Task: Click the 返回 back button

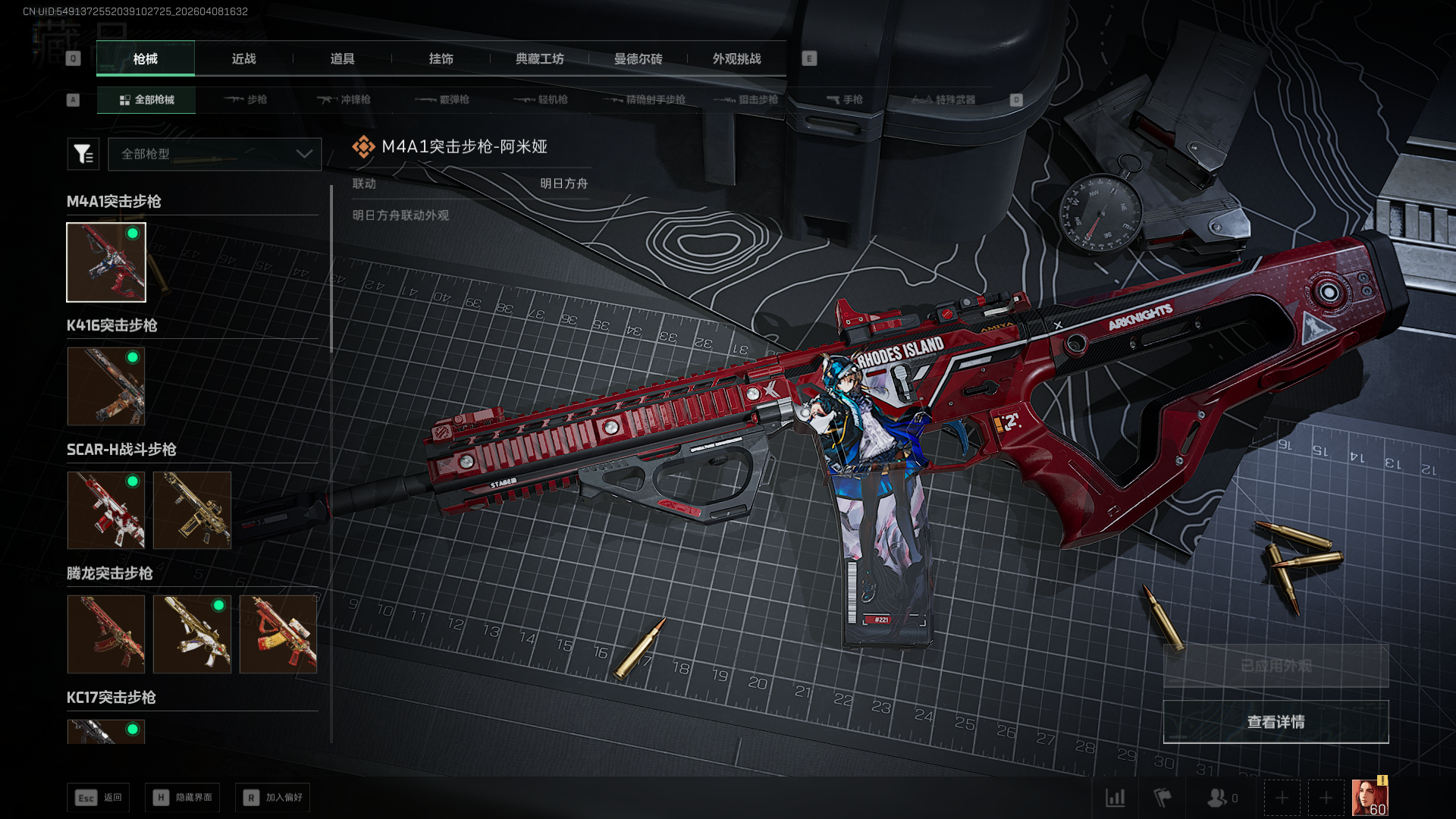Action: 99,798
